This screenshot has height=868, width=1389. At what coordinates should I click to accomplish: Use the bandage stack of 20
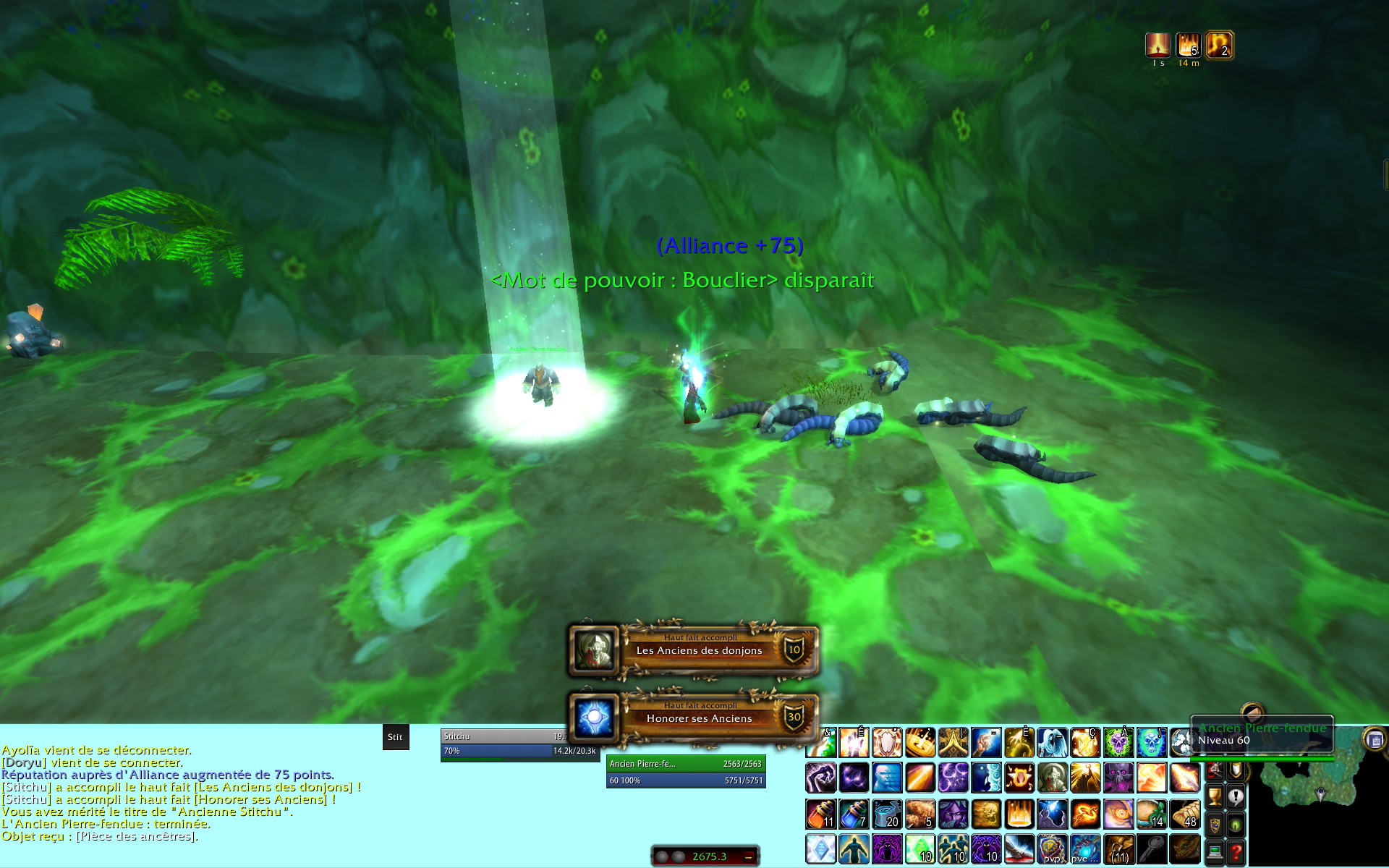(x=887, y=814)
